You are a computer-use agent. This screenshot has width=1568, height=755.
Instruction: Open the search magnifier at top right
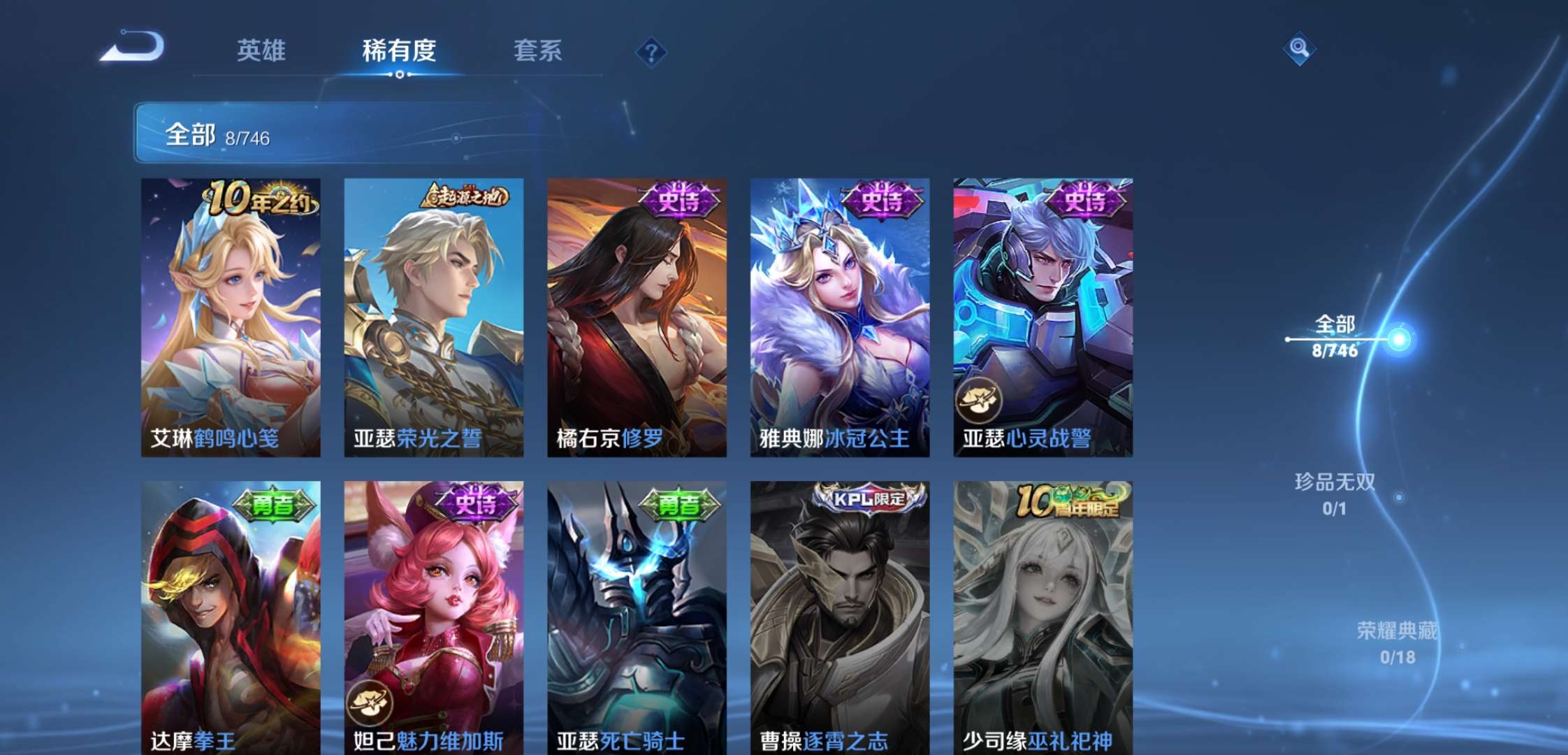pos(1298,49)
